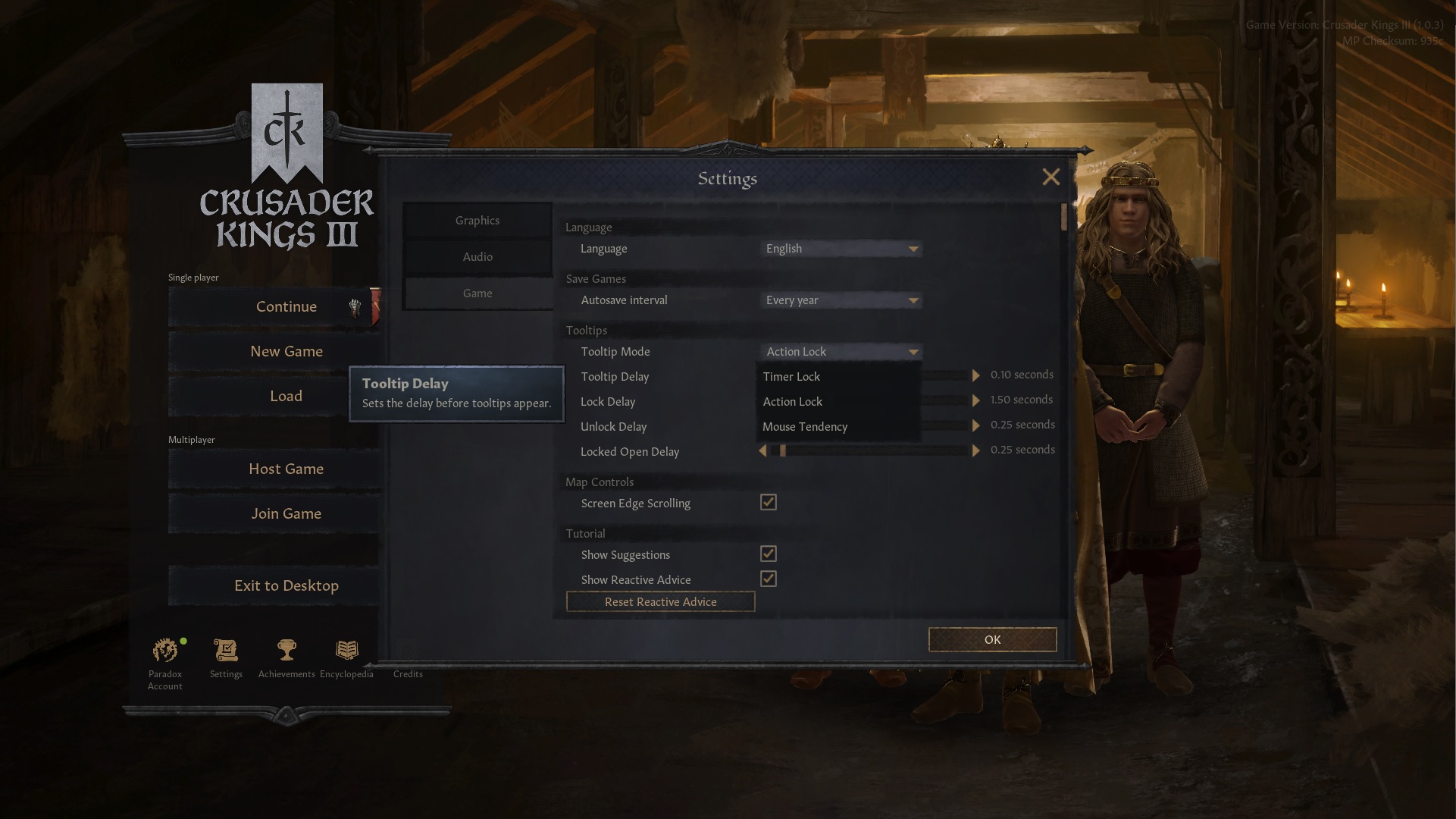Open the Paradox Account panel
Viewport: 1456px width, 819px height.
[164, 651]
